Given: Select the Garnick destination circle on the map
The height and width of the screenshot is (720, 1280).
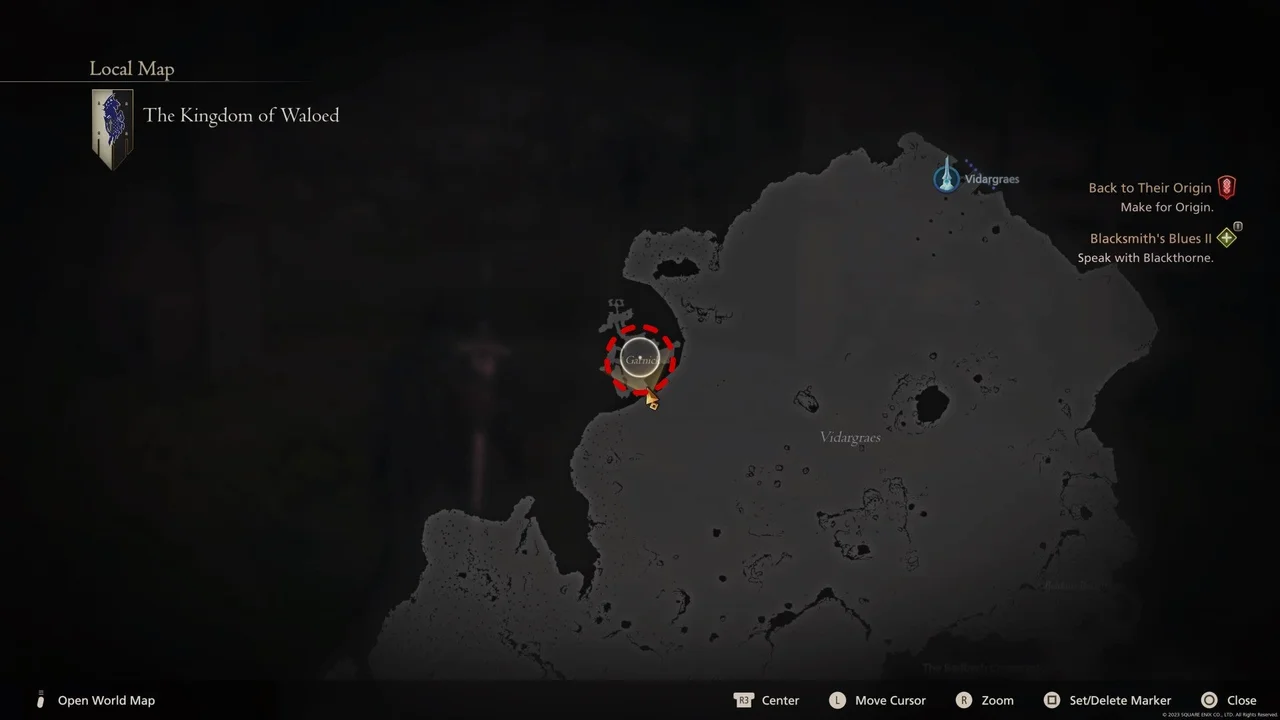Looking at the screenshot, I should [x=640, y=357].
